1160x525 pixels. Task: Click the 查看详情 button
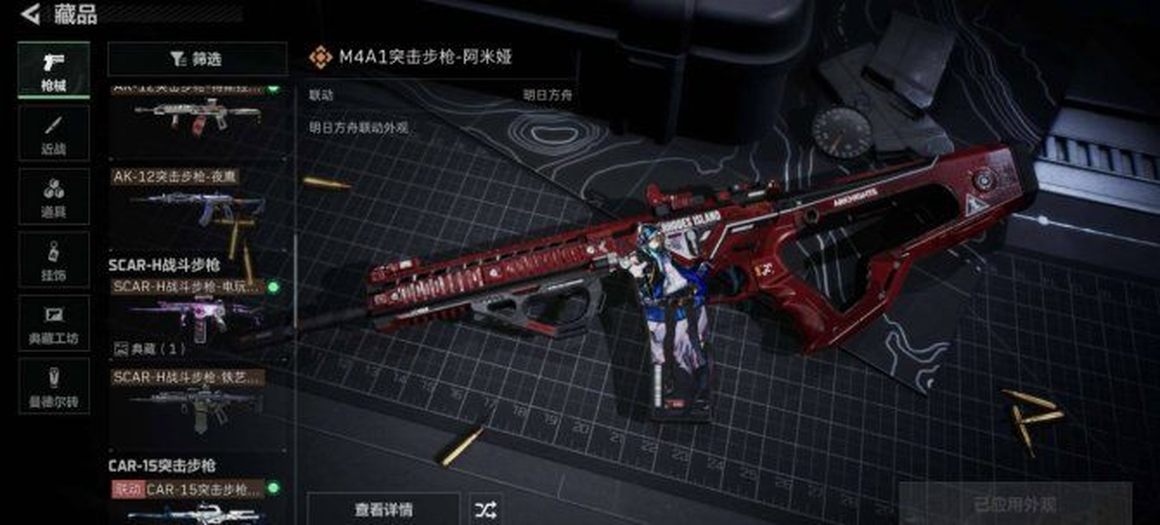pyautogui.click(x=383, y=508)
